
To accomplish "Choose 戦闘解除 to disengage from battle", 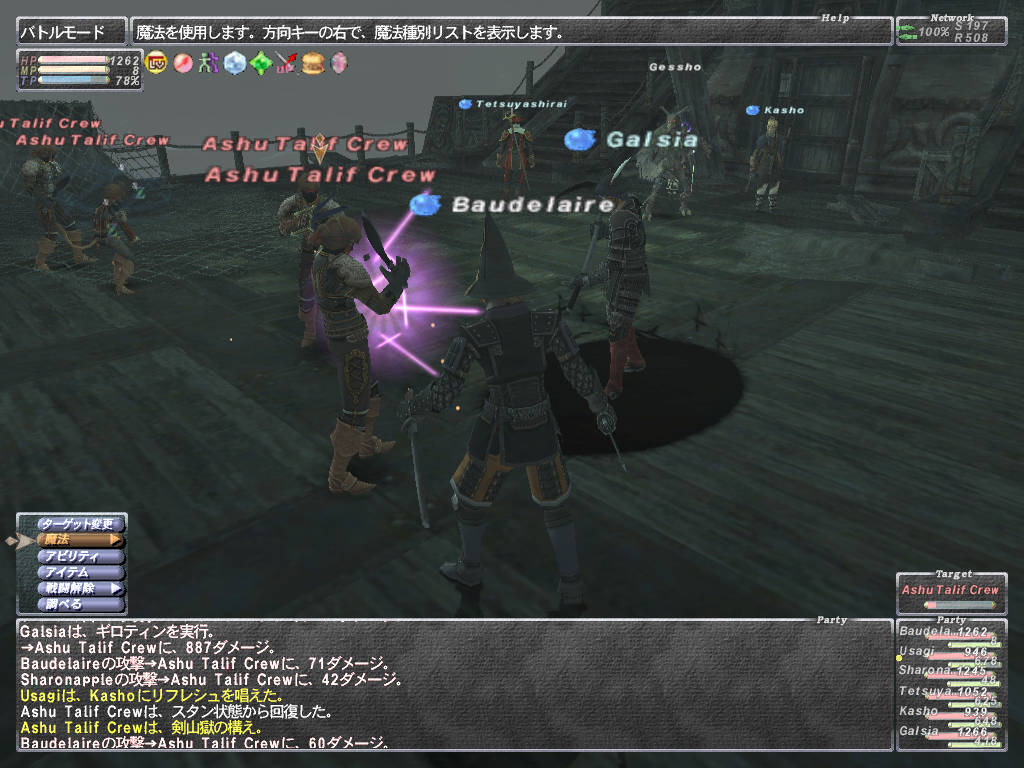I will click(x=80, y=589).
